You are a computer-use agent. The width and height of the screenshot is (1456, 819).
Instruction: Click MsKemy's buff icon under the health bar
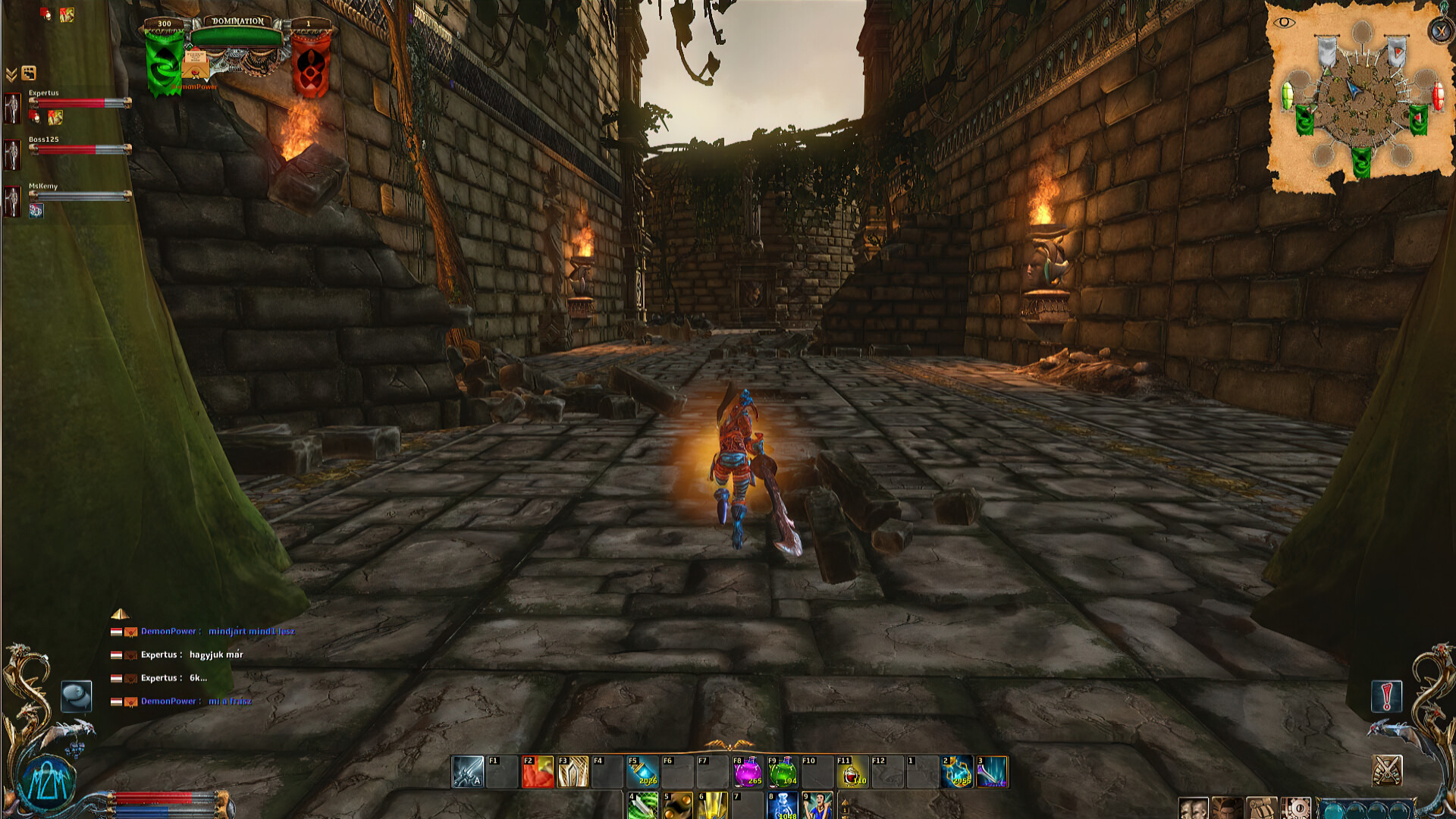click(36, 210)
